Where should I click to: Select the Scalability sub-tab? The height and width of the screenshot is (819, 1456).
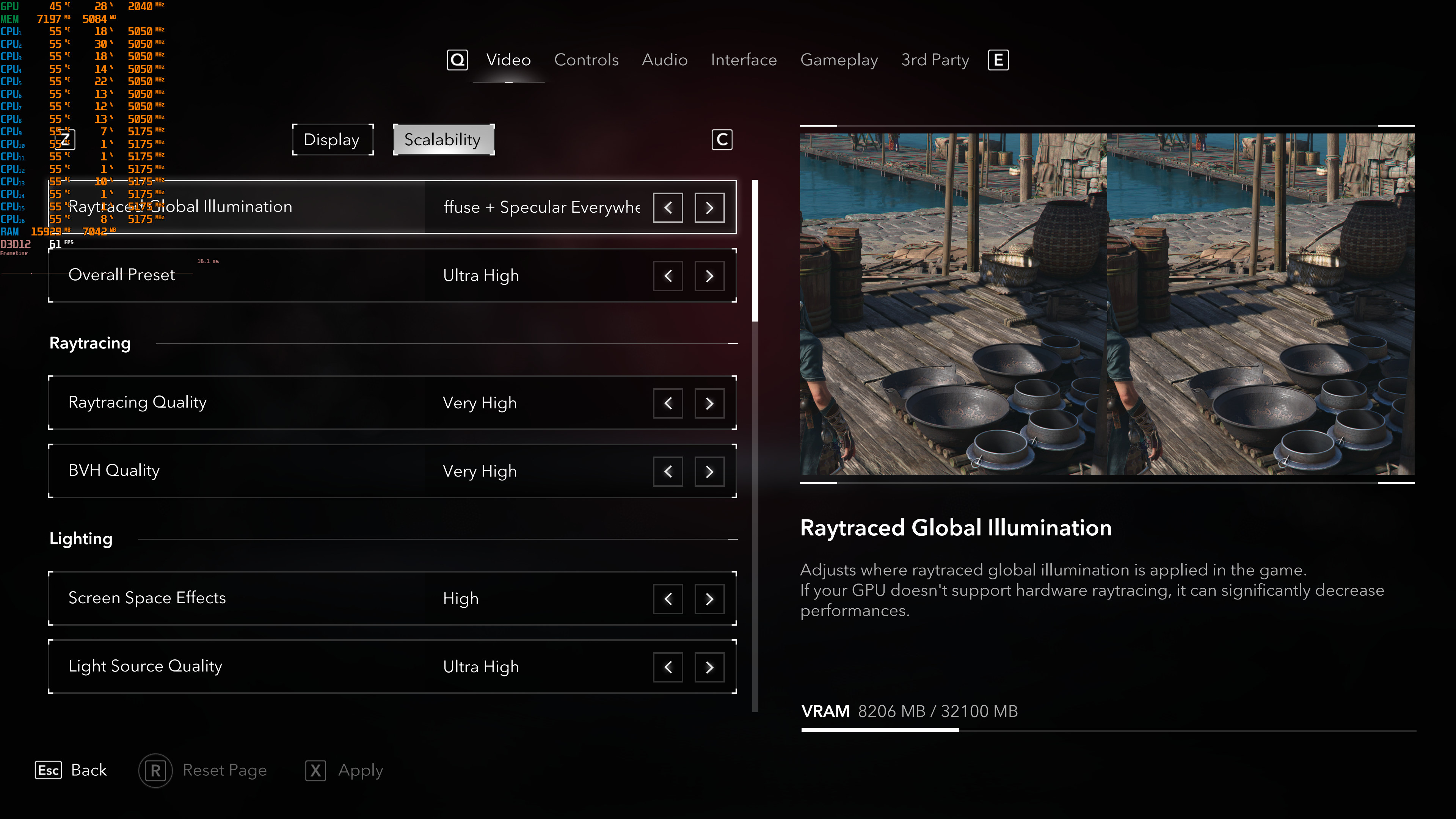442,140
